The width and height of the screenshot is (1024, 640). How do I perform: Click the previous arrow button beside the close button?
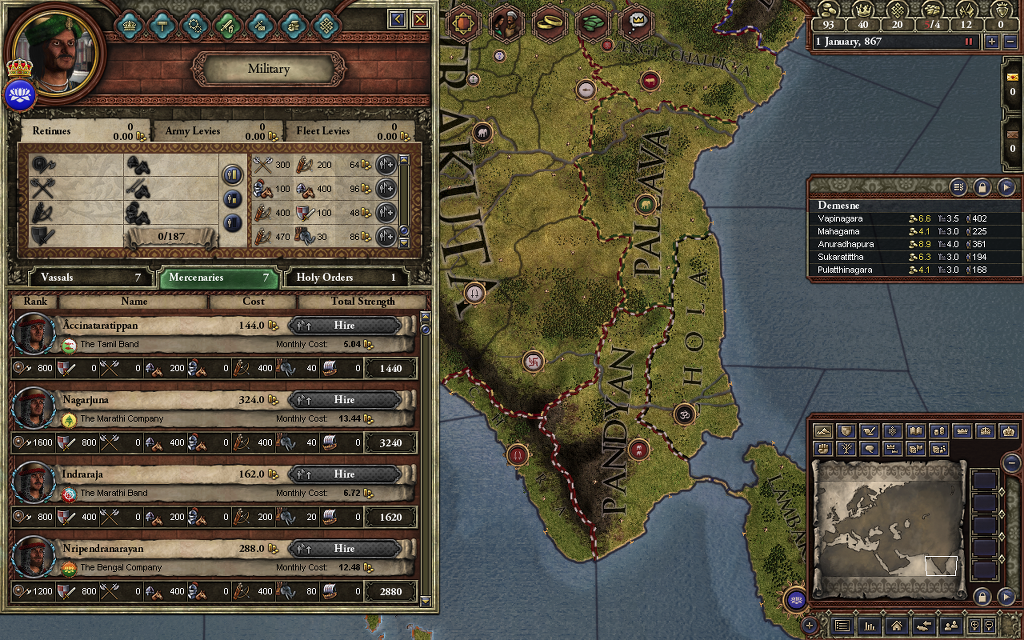tap(397, 19)
